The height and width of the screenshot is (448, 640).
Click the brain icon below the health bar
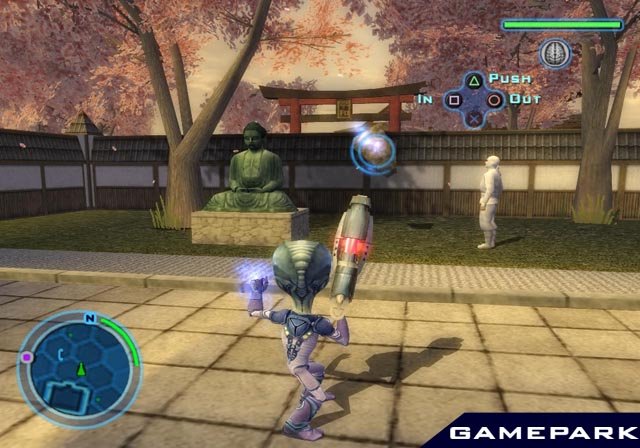[554, 51]
